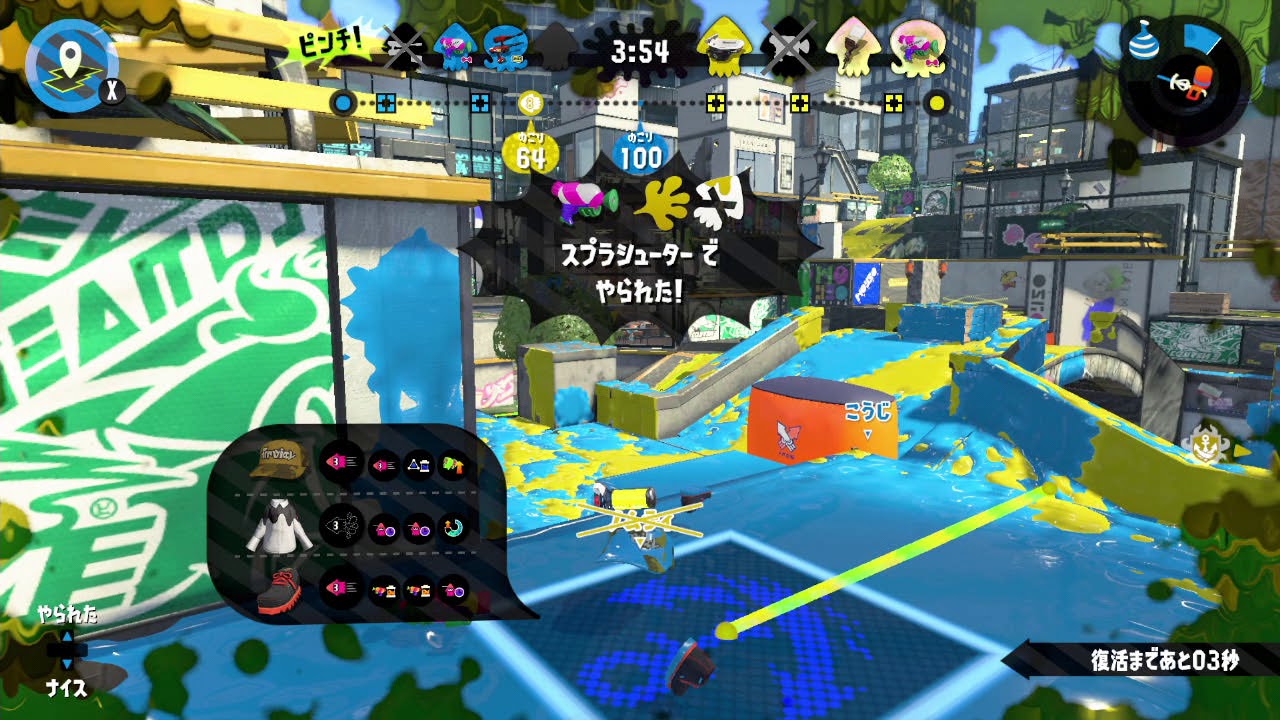Click the Splattershot icon in the splat message
1280x720 pixels.
click(x=582, y=201)
